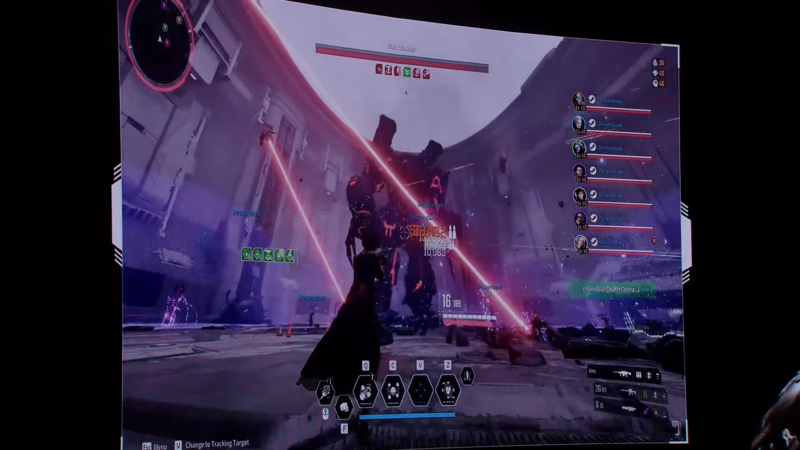This screenshot has width=800, height=450.
Task: Activate the Q skill hexagon
Action: click(366, 390)
